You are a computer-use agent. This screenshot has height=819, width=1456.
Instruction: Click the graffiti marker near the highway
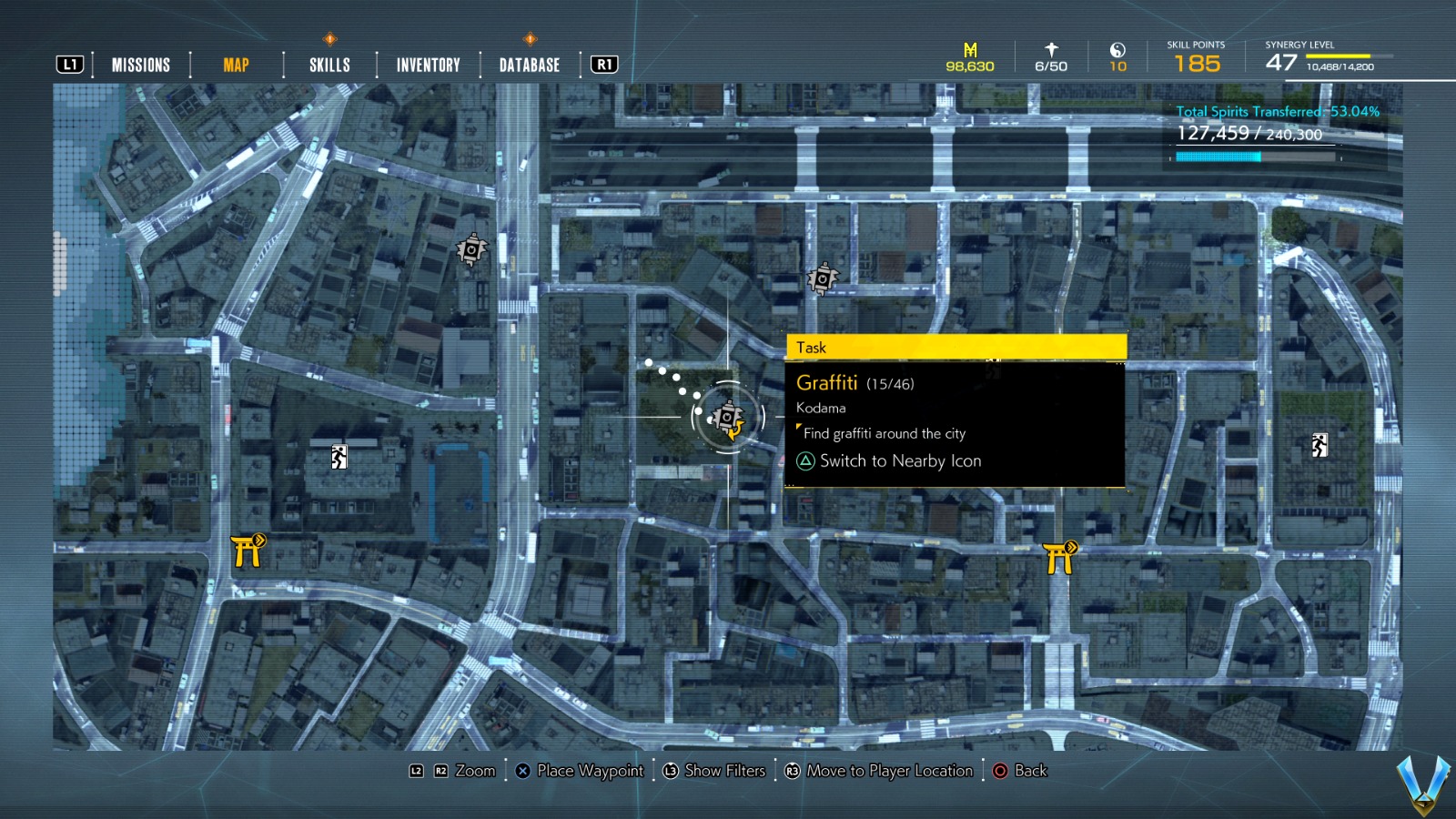(823, 276)
